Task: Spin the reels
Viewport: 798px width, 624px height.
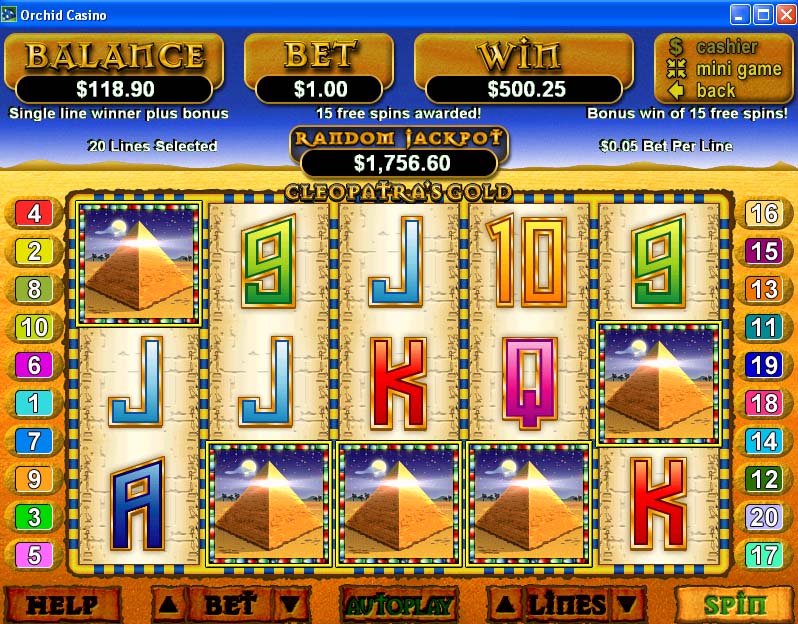Action: tap(734, 604)
